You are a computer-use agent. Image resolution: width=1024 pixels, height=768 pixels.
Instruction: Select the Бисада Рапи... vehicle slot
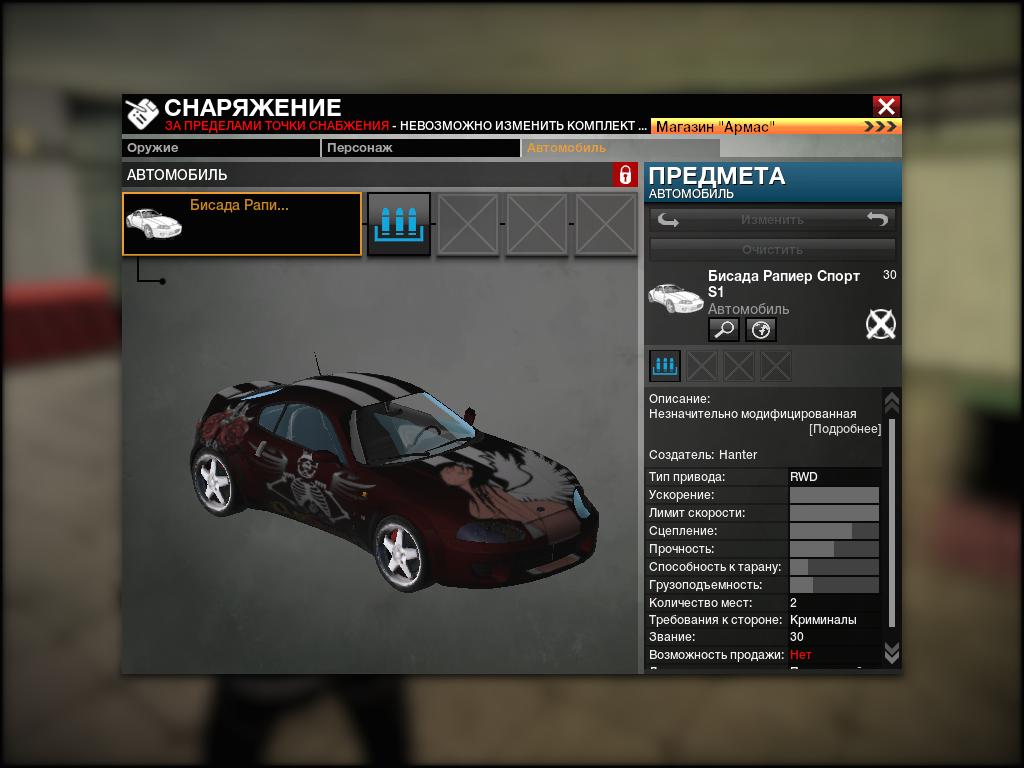click(242, 224)
